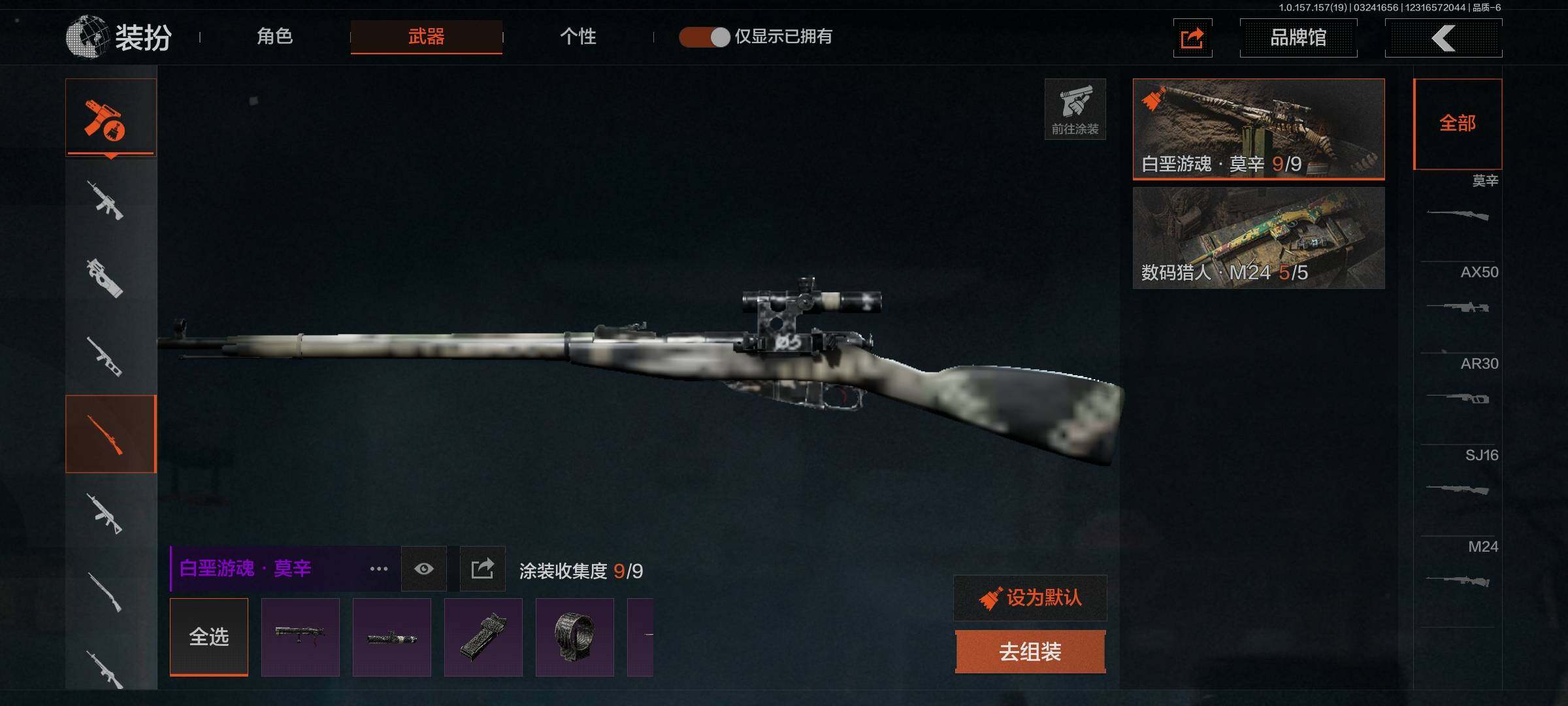Choose the 数码猎人·M24 skin thumbnail
Viewport: 1568px width, 706px height.
(x=1258, y=238)
